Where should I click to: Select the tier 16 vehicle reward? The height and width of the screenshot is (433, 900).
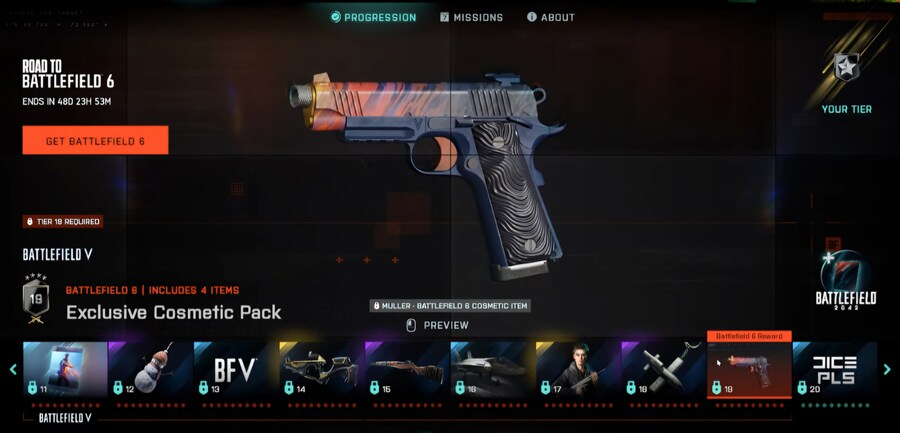pos(492,370)
